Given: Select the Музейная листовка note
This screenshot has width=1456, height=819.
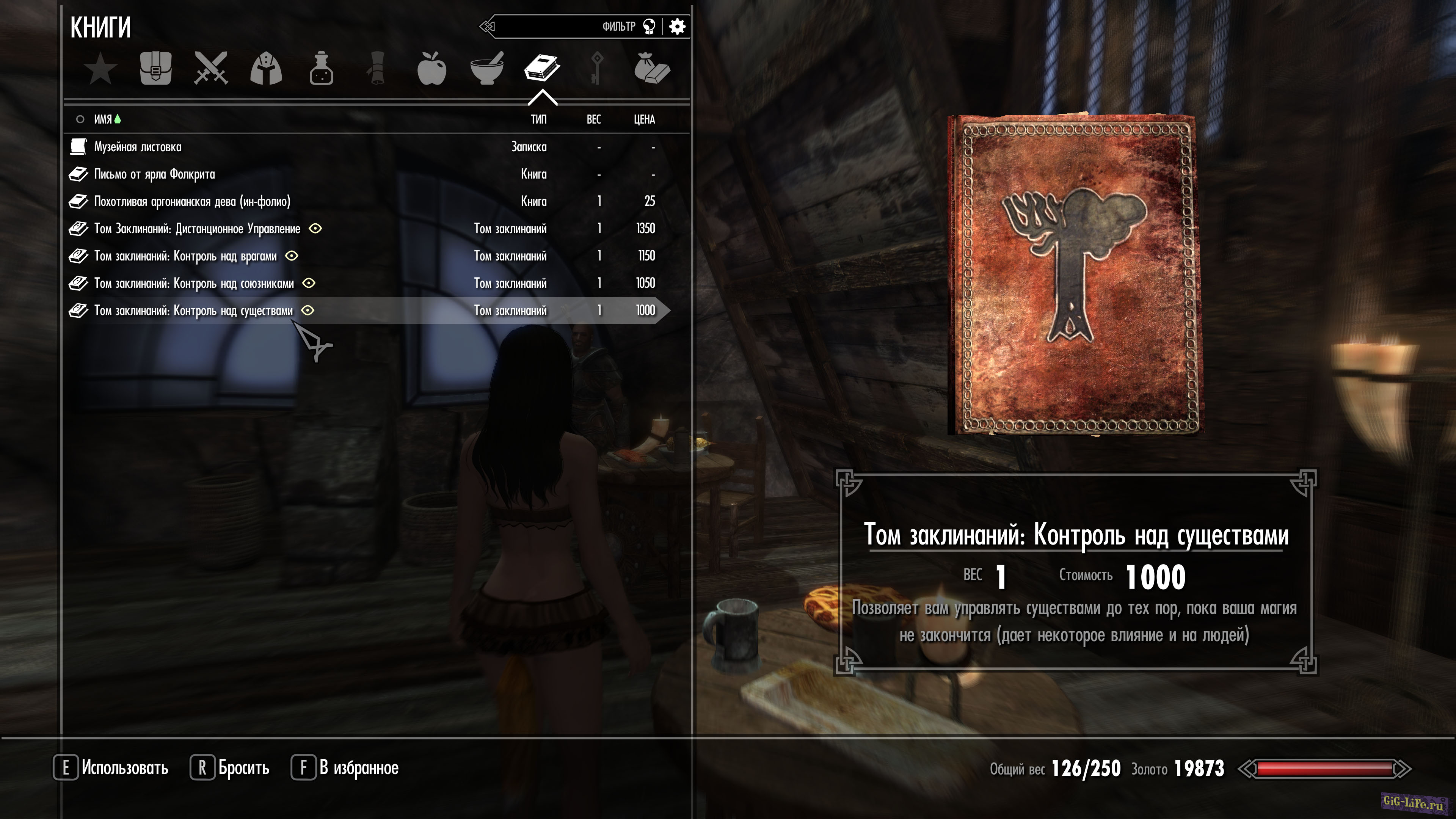Looking at the screenshot, I should click(x=138, y=147).
